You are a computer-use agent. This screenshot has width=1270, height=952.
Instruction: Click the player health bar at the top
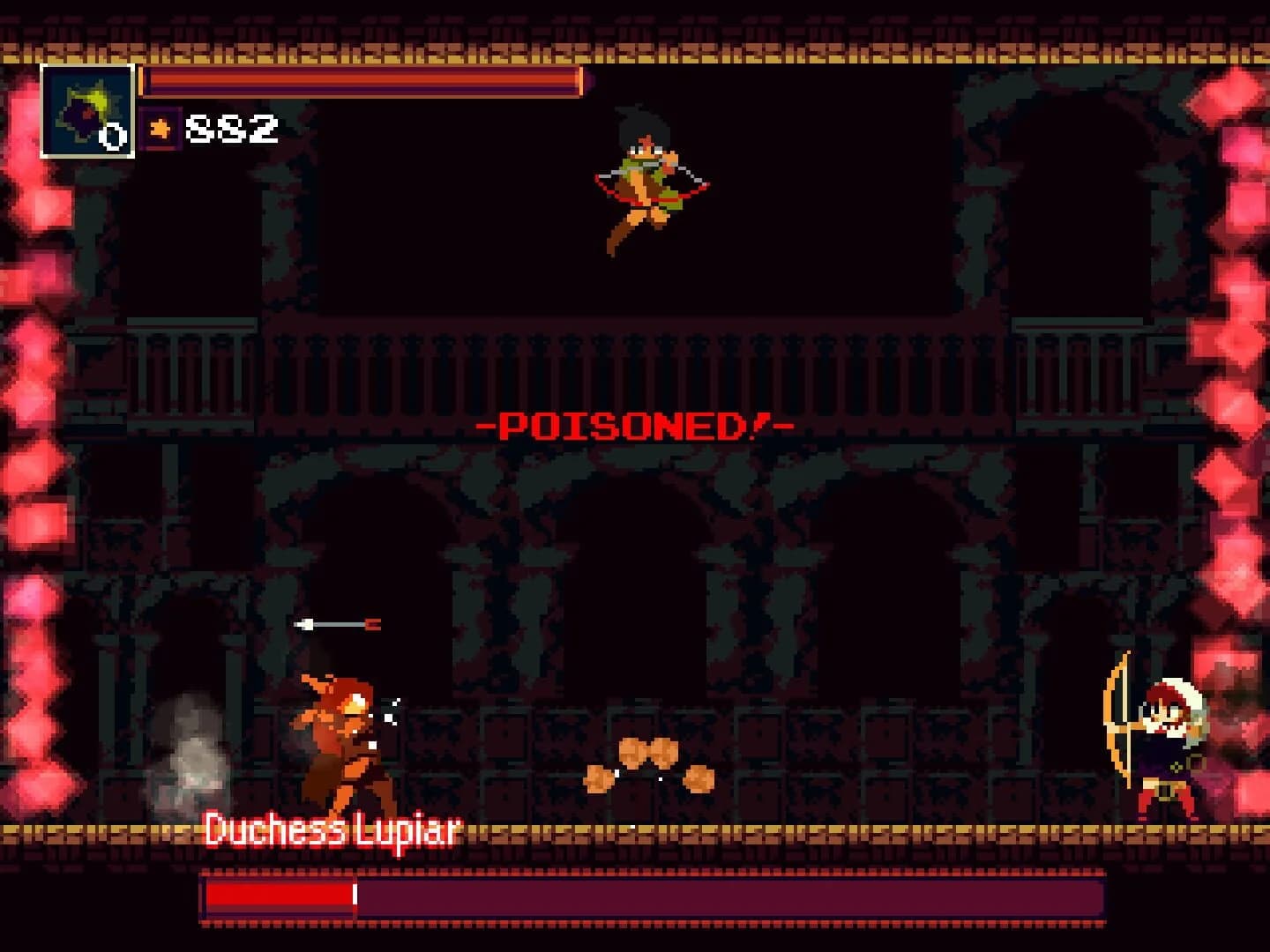click(362, 82)
